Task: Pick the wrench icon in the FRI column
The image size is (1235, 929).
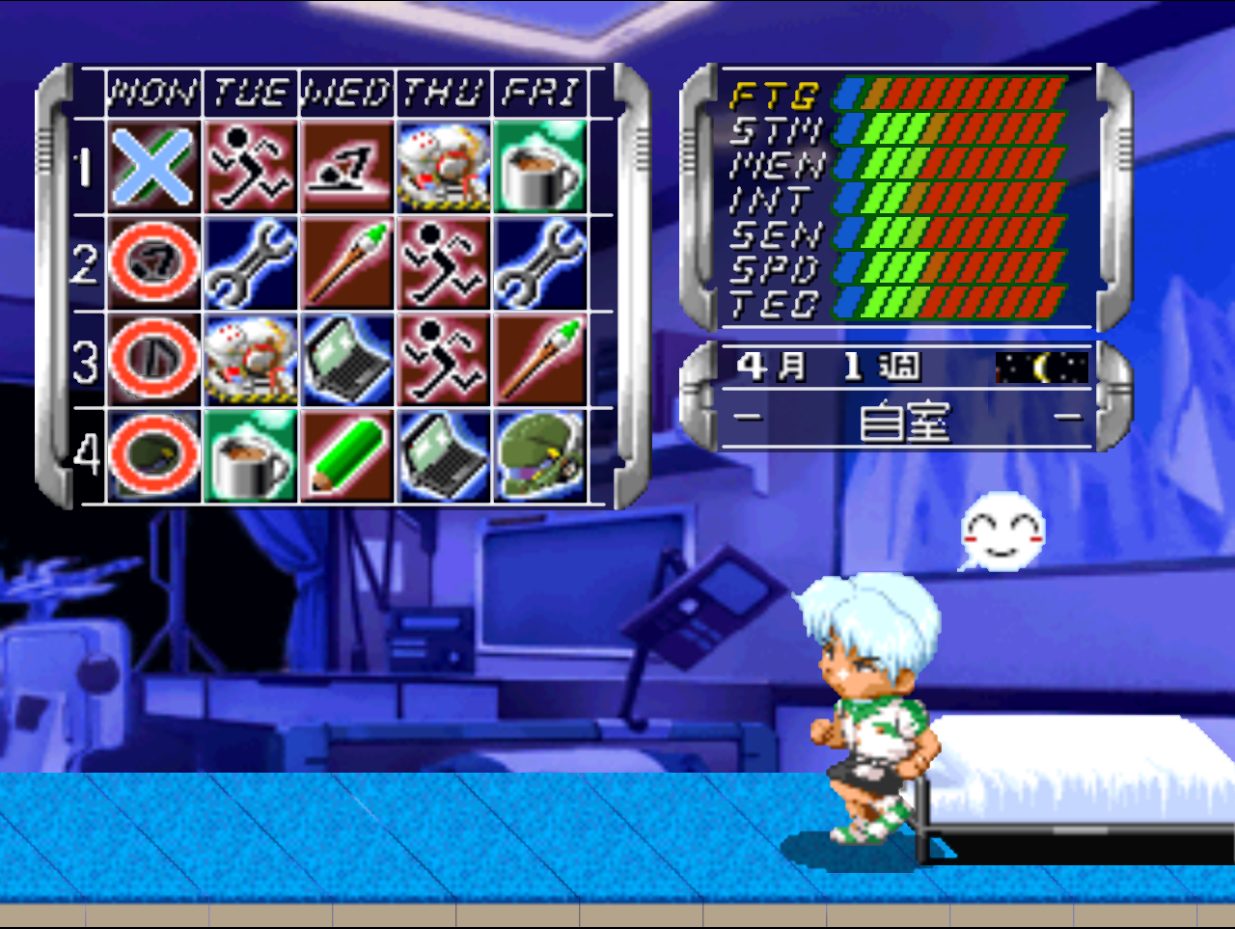Action: (540, 263)
